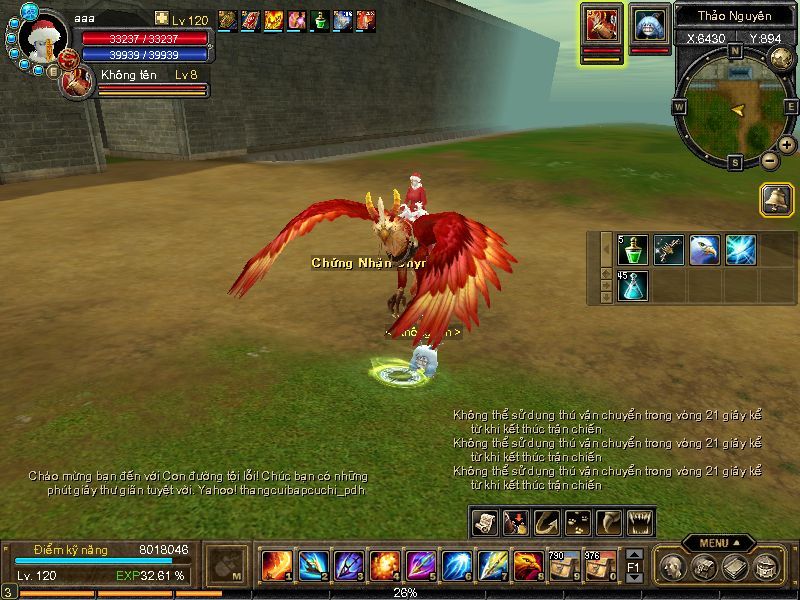Use the green potion in quick slot
Viewport: 800px width, 600px height.
tap(634, 250)
